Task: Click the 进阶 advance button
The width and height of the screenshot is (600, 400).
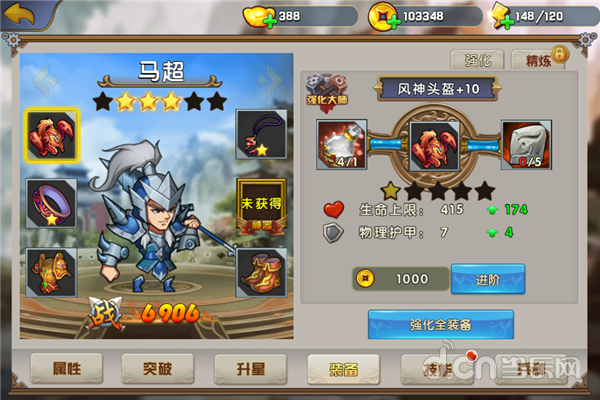Action: [x=488, y=278]
